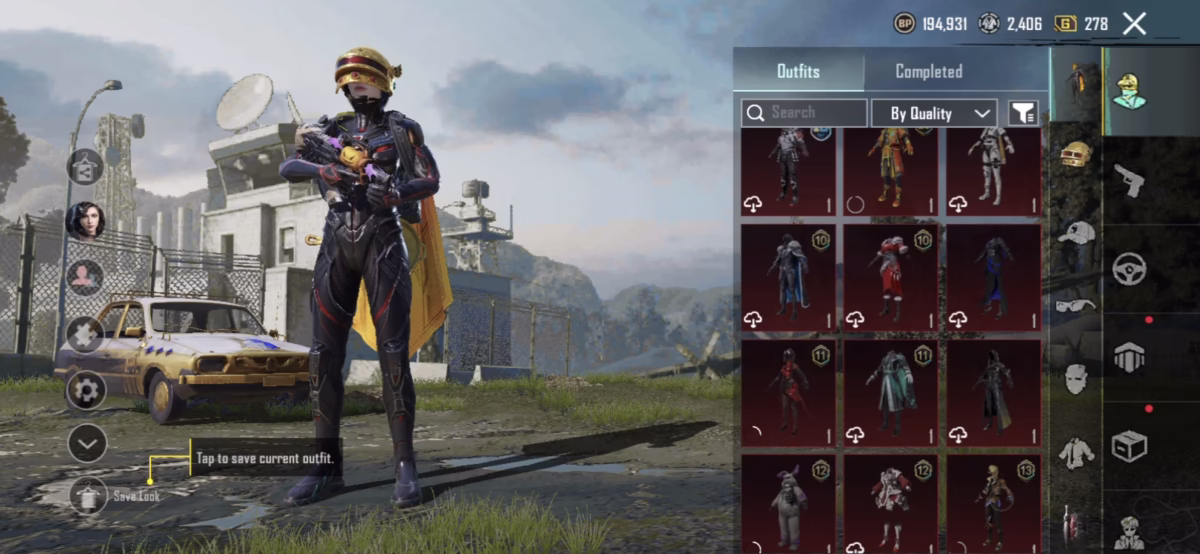This screenshot has height=554, width=1200.
Task: Choose the helmet category
Action: pos(1076,156)
